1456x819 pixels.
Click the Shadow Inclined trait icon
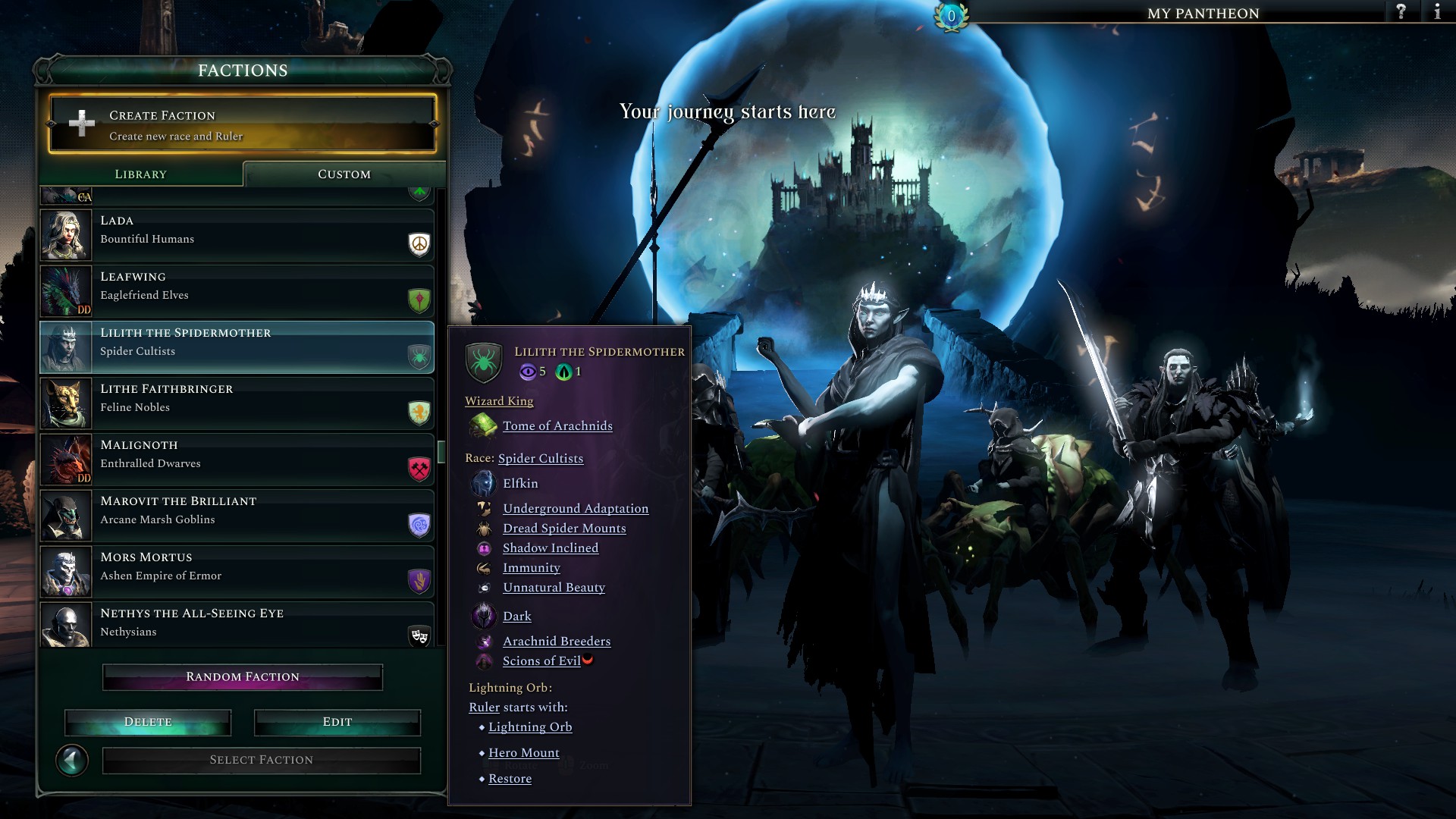(485, 548)
